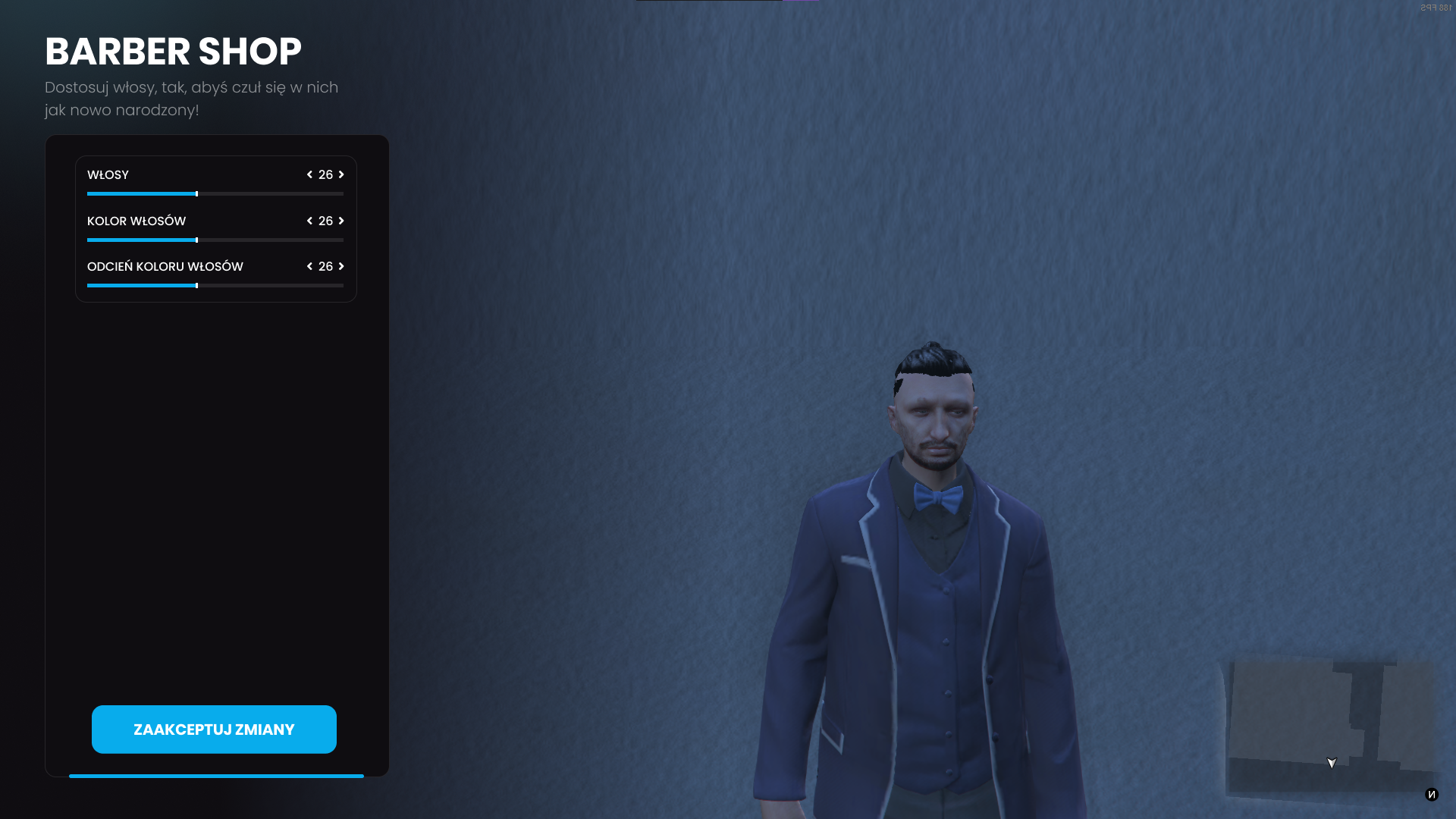Increase the Włosy hairstyle value

tap(341, 175)
